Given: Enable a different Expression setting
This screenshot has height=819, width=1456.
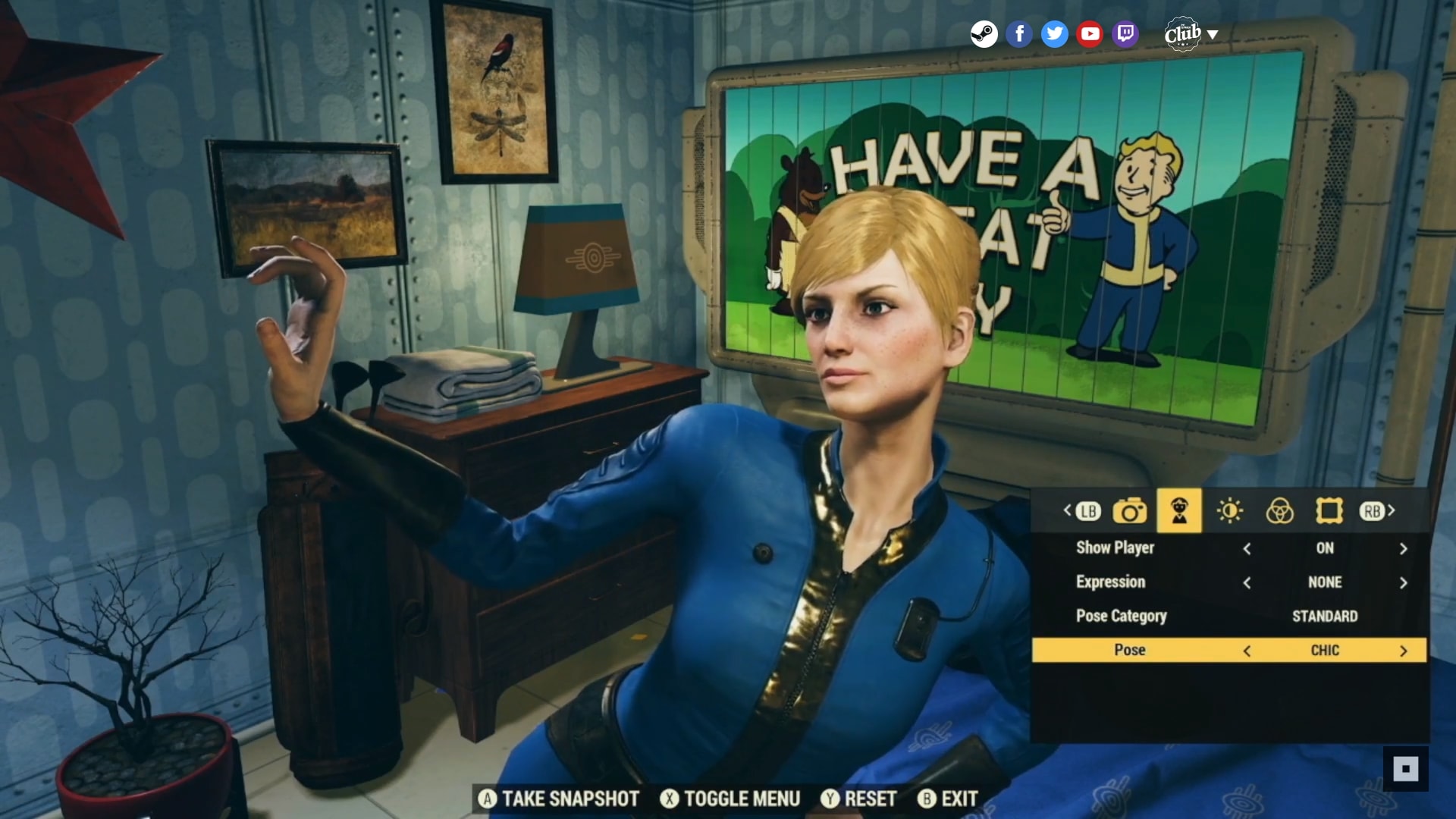Looking at the screenshot, I should (x=1402, y=582).
